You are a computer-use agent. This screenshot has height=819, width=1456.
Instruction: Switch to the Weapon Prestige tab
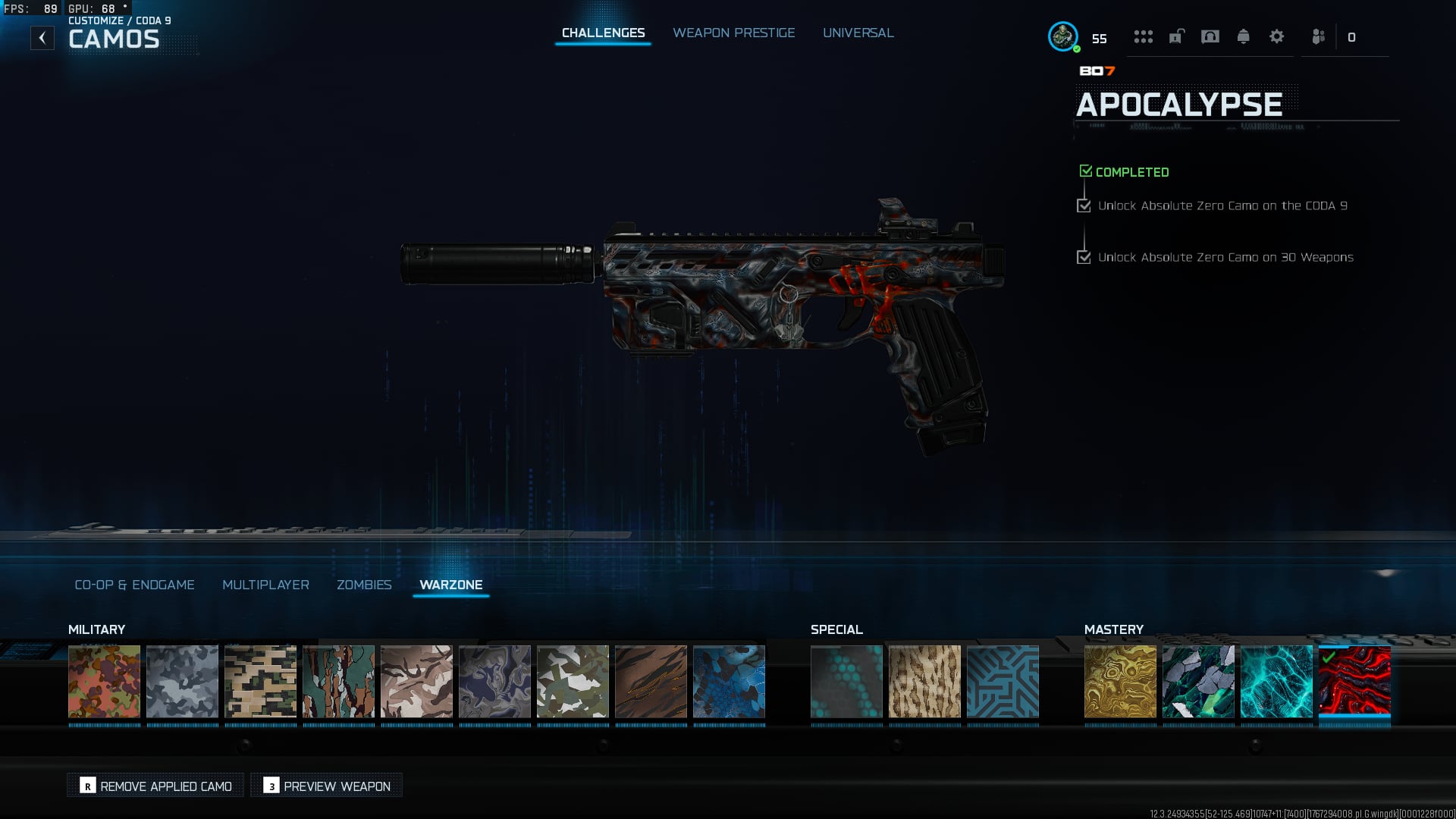pos(733,33)
